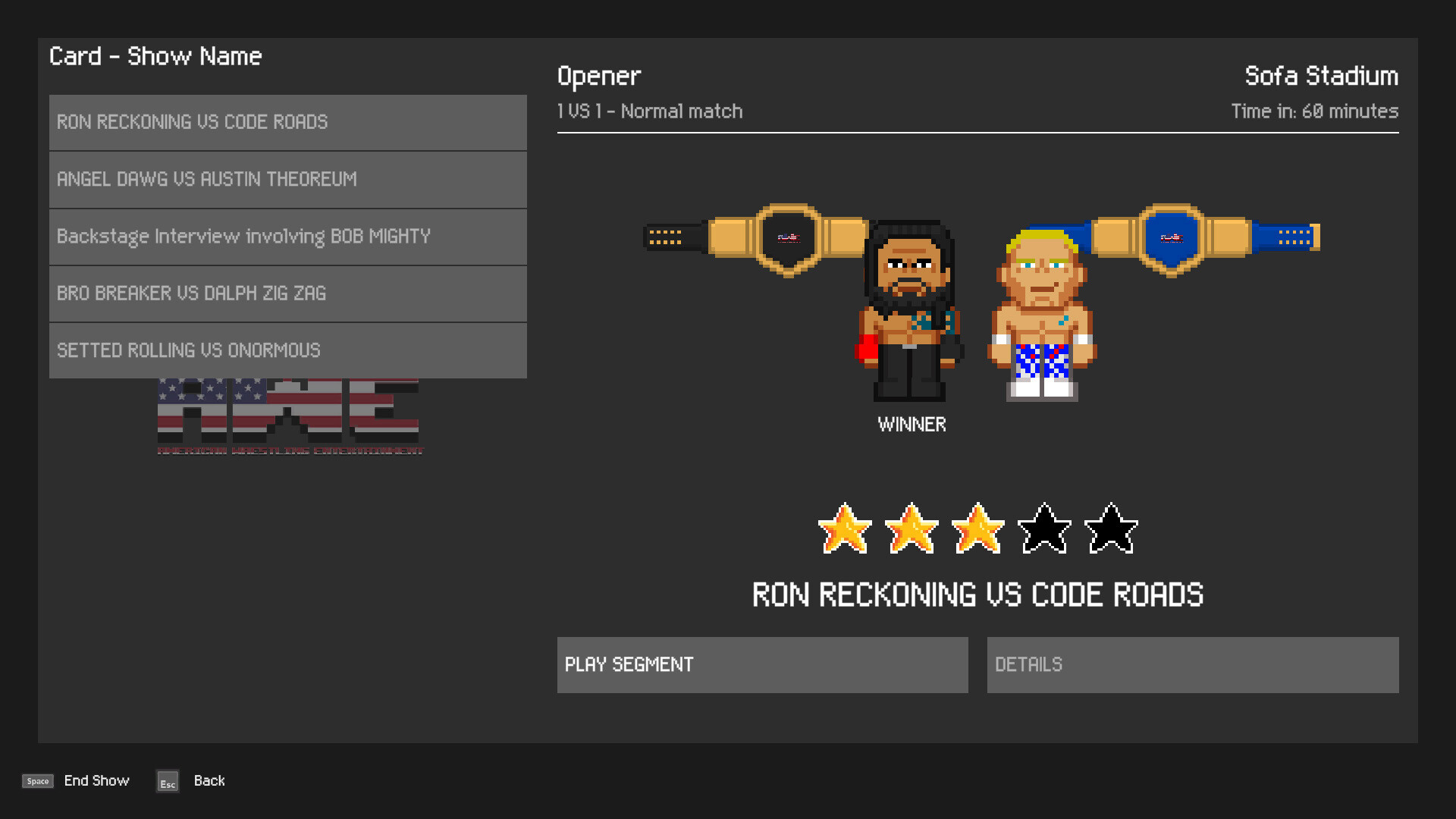Click the Esc key hint icon
The height and width of the screenshot is (819, 1456).
(x=167, y=782)
